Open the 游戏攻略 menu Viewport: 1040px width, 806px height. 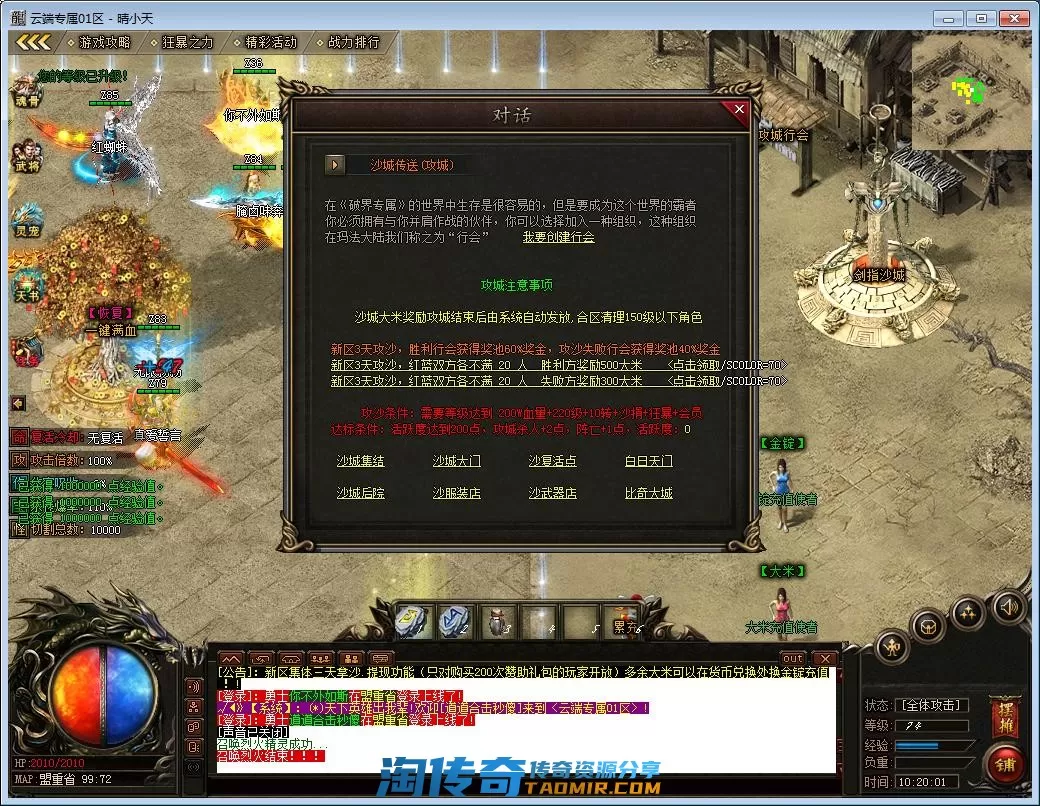coord(104,43)
